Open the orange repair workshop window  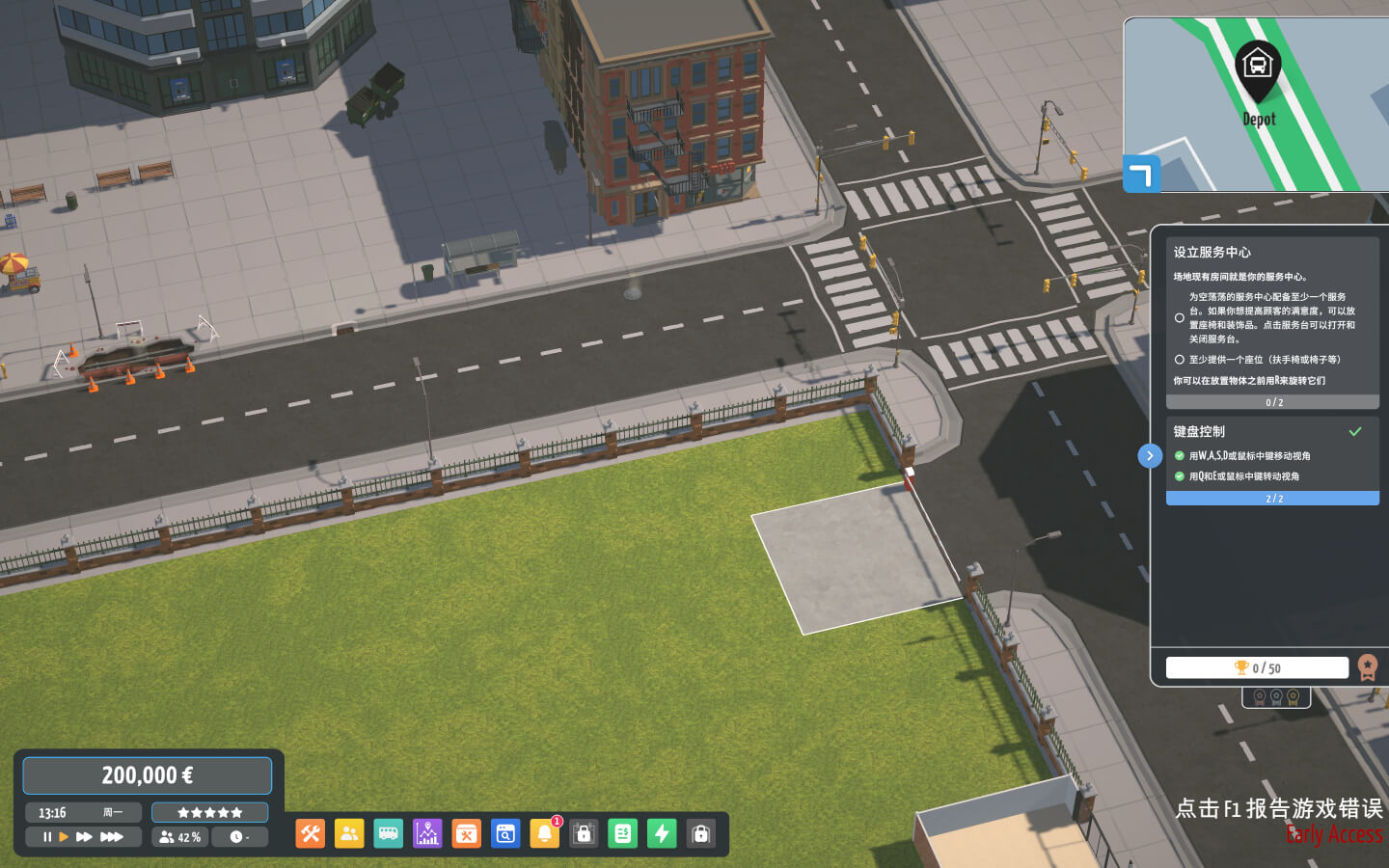tap(467, 834)
